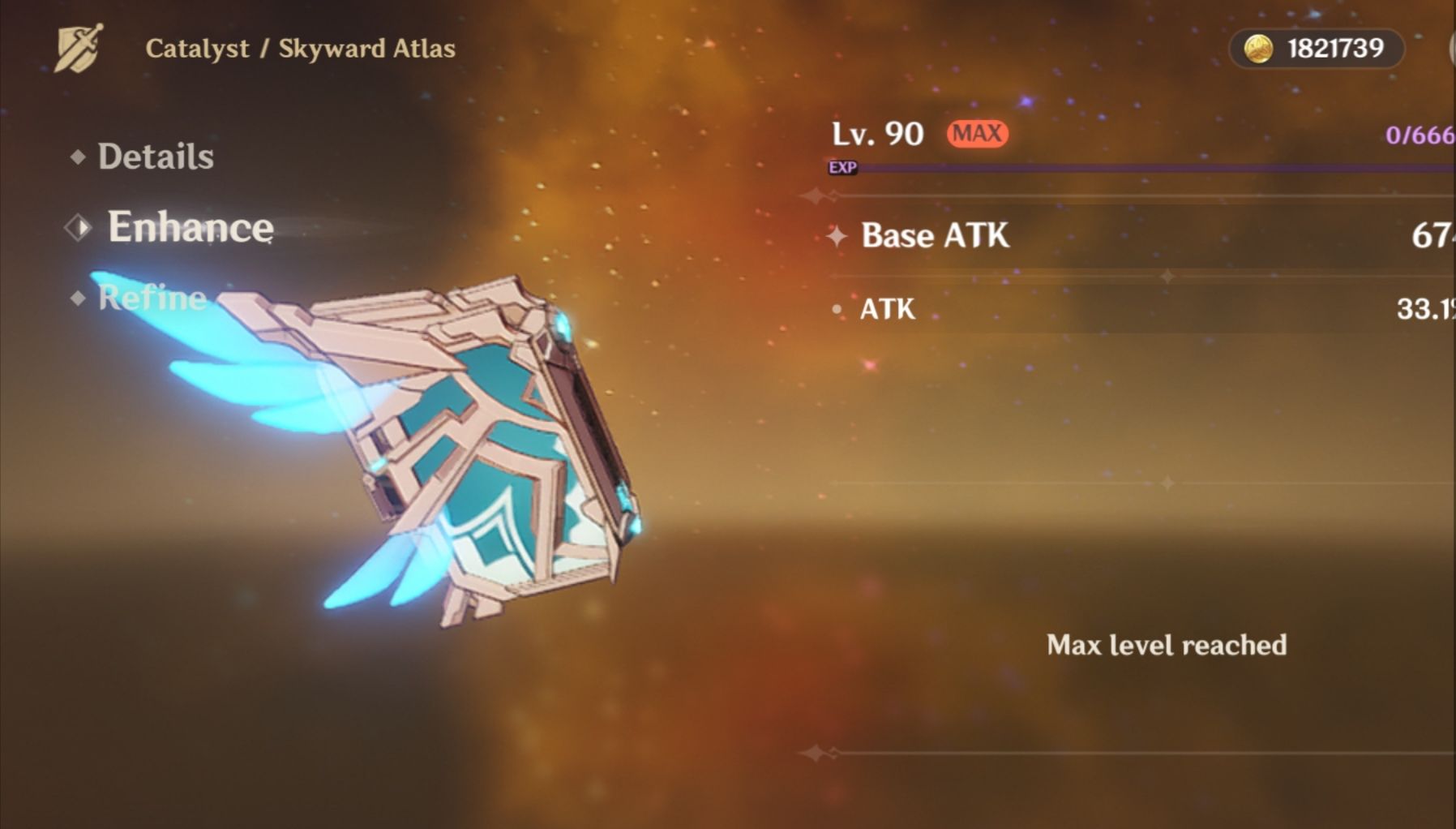Select the Enhance tab
Viewport: 1456px width, 829px height.
click(190, 227)
